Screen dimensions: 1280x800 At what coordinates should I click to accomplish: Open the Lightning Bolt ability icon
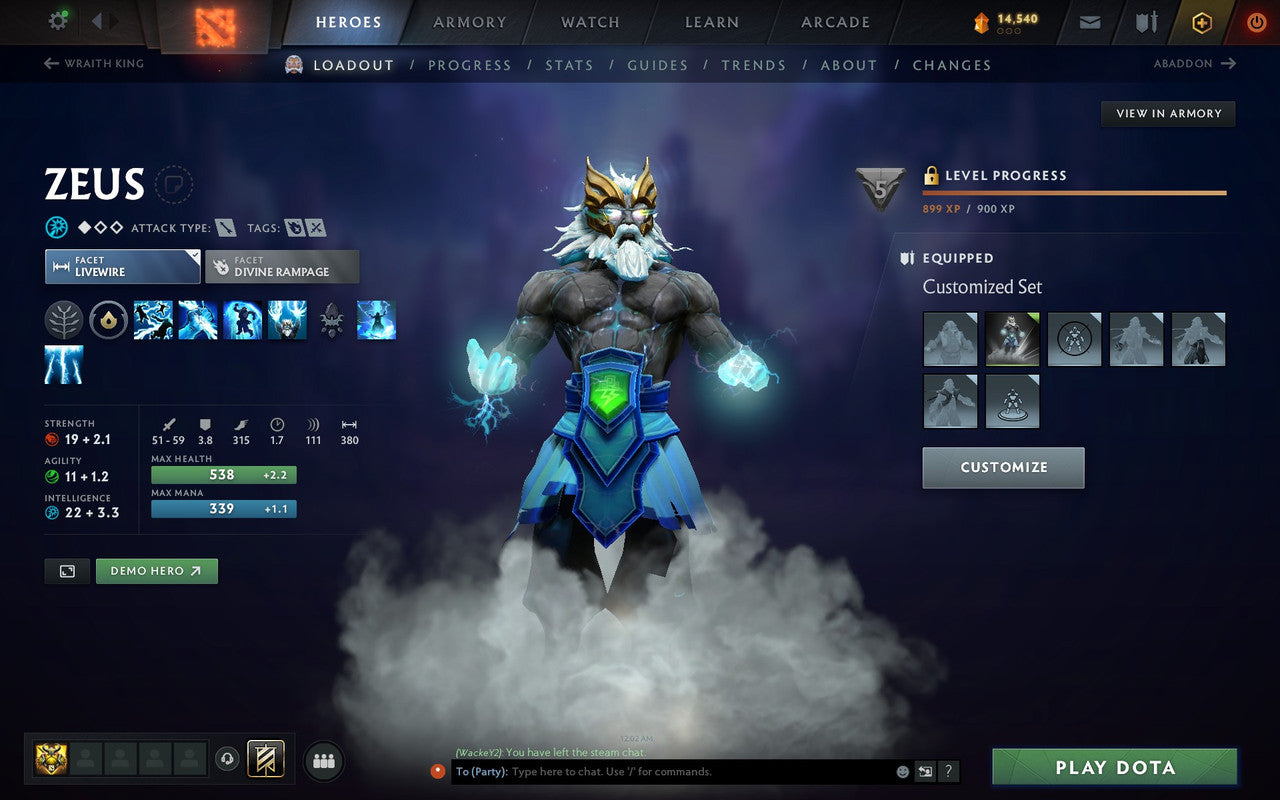pyautogui.click(x=200, y=318)
